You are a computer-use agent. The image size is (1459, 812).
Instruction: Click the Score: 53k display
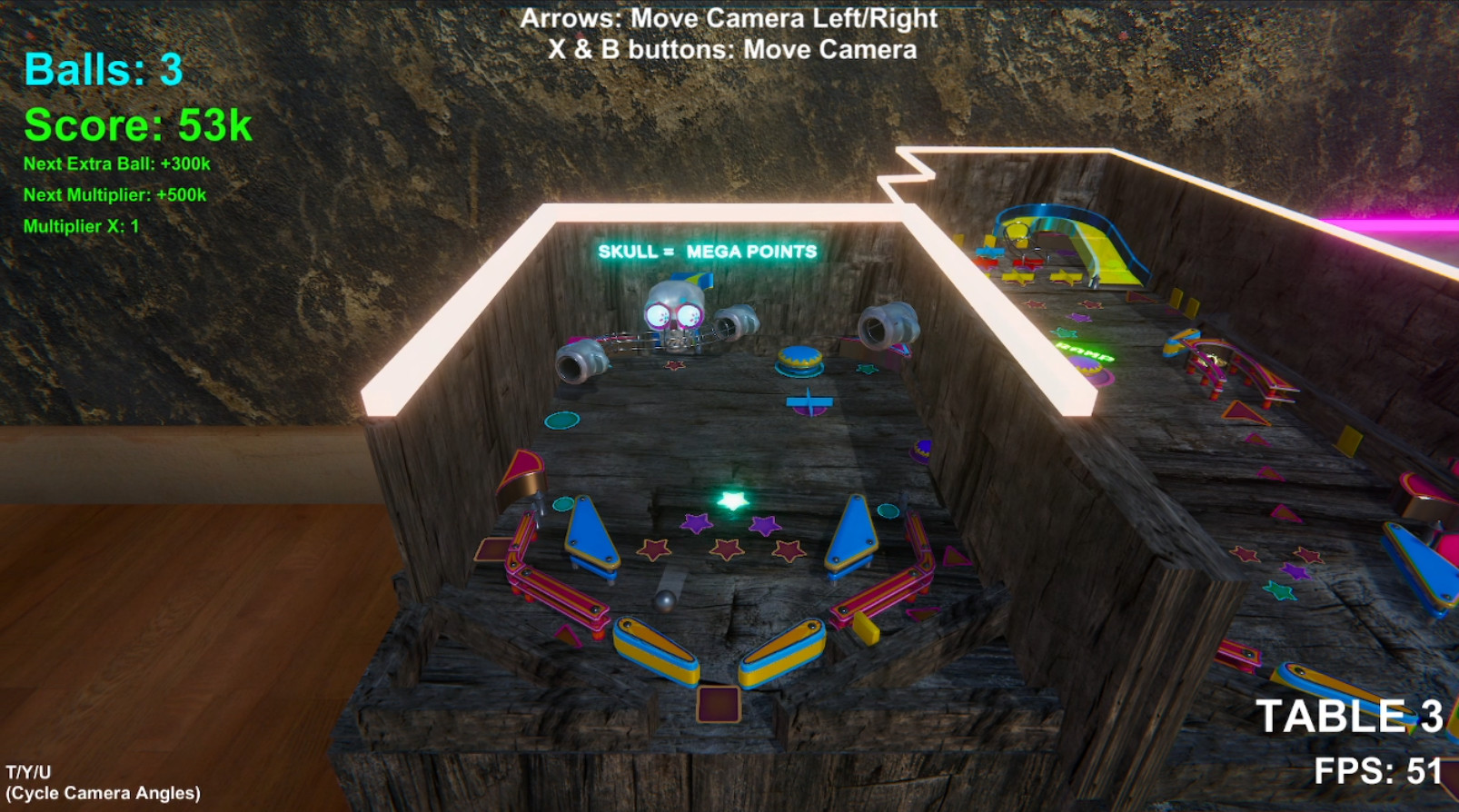[134, 124]
